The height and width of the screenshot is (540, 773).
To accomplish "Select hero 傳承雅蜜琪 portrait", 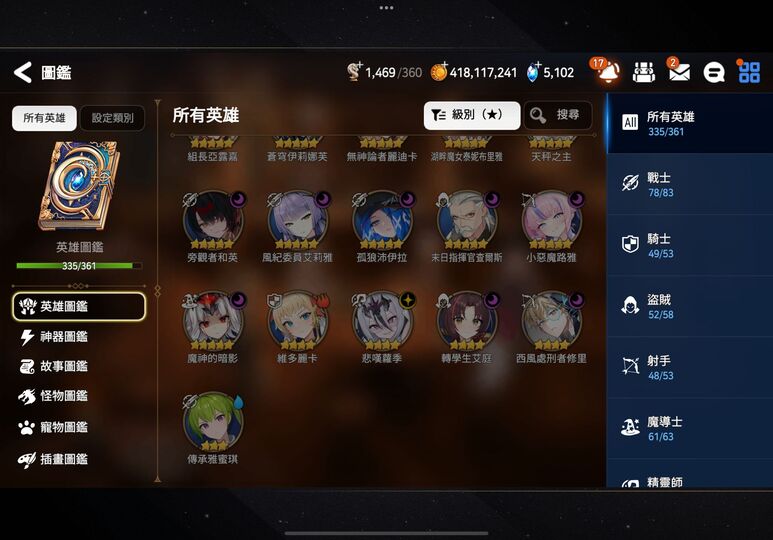I will (x=213, y=420).
